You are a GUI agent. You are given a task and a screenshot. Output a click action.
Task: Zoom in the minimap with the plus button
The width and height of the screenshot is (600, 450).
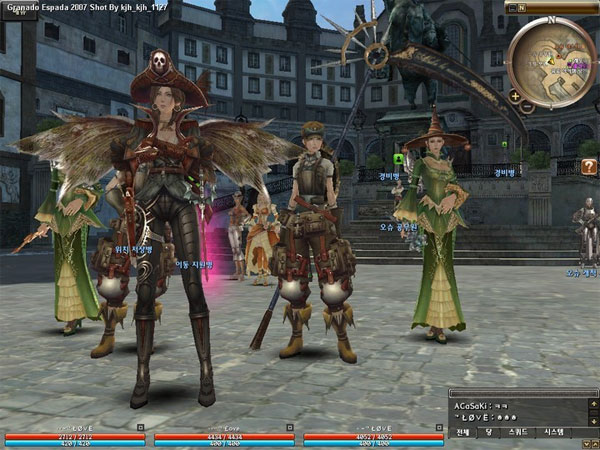point(514,96)
